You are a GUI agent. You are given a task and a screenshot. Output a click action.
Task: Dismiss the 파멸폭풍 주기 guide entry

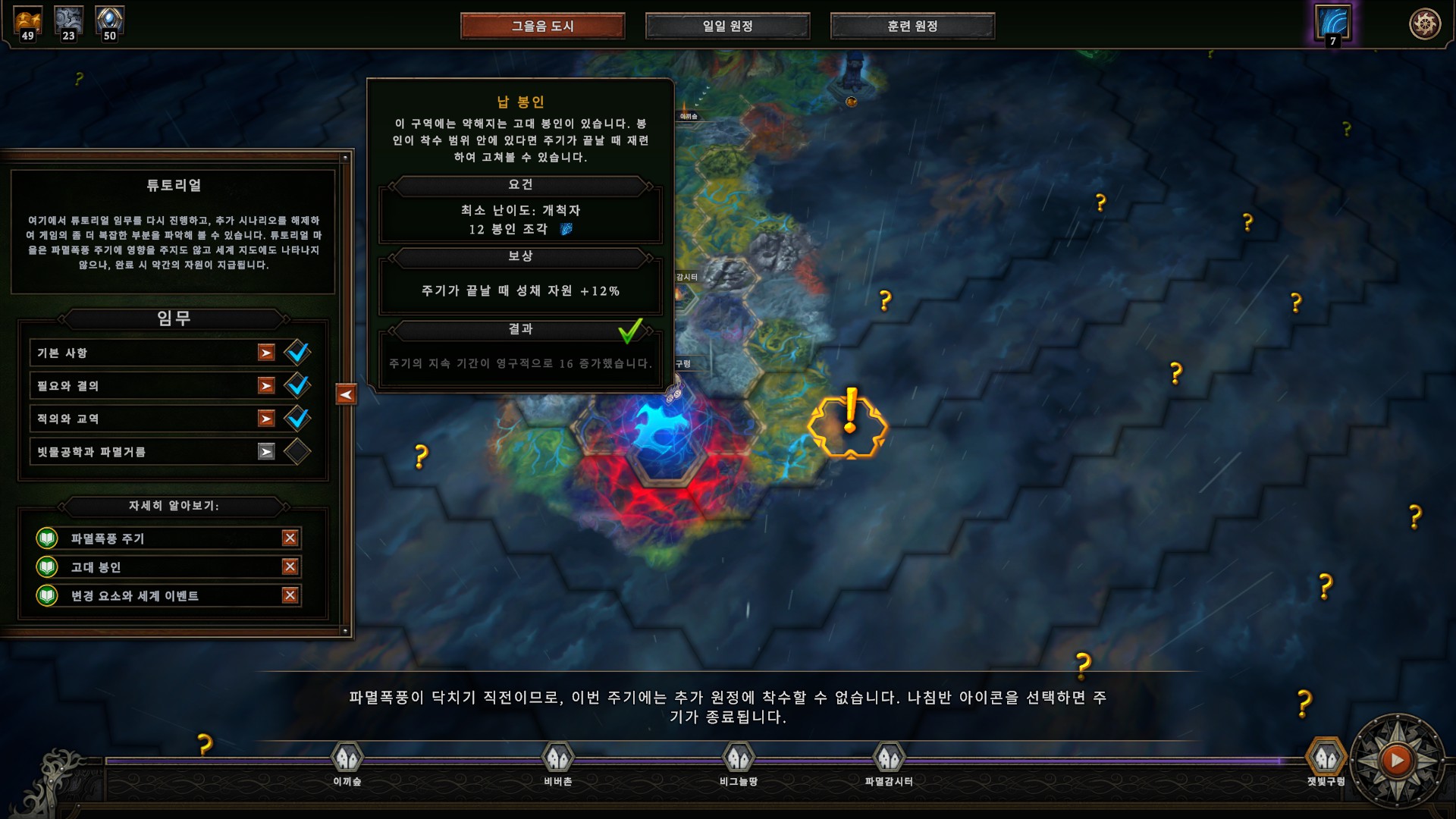(x=290, y=538)
